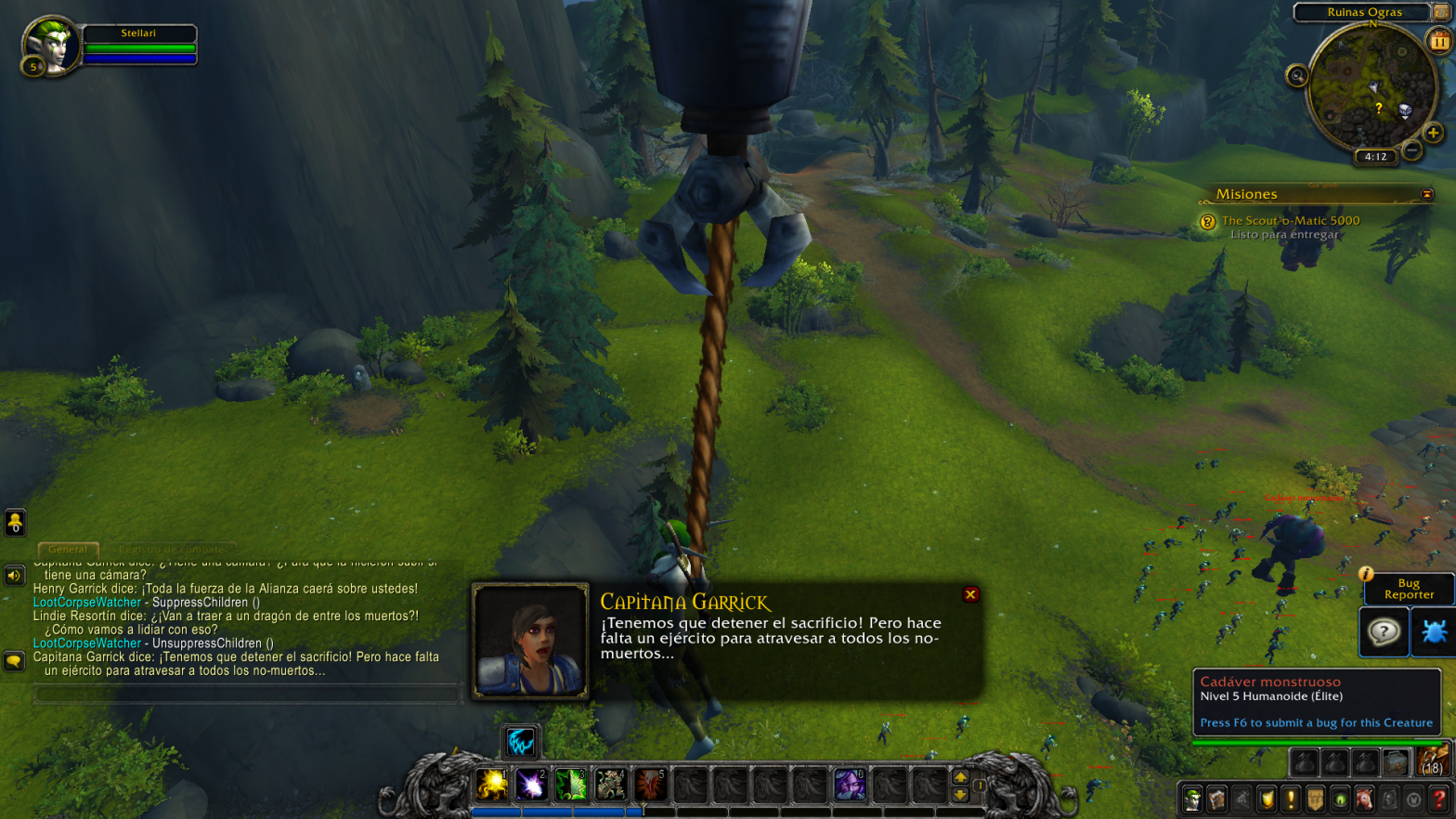Viewport: 1456px width, 819px height.
Task: Select The Scout-o-Matic 5000 quest
Action: coord(1290,220)
